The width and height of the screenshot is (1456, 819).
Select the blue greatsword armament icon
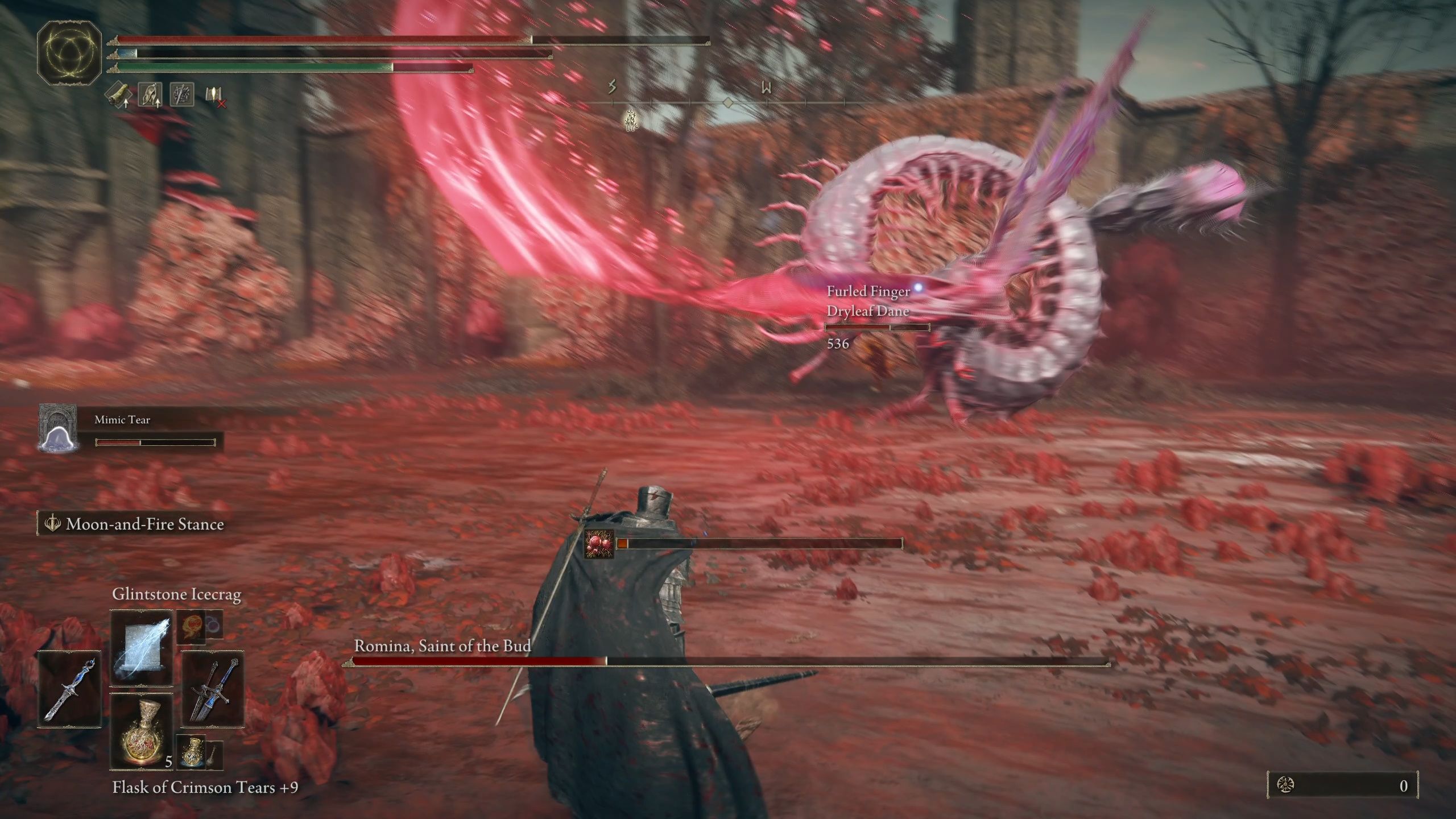213,691
